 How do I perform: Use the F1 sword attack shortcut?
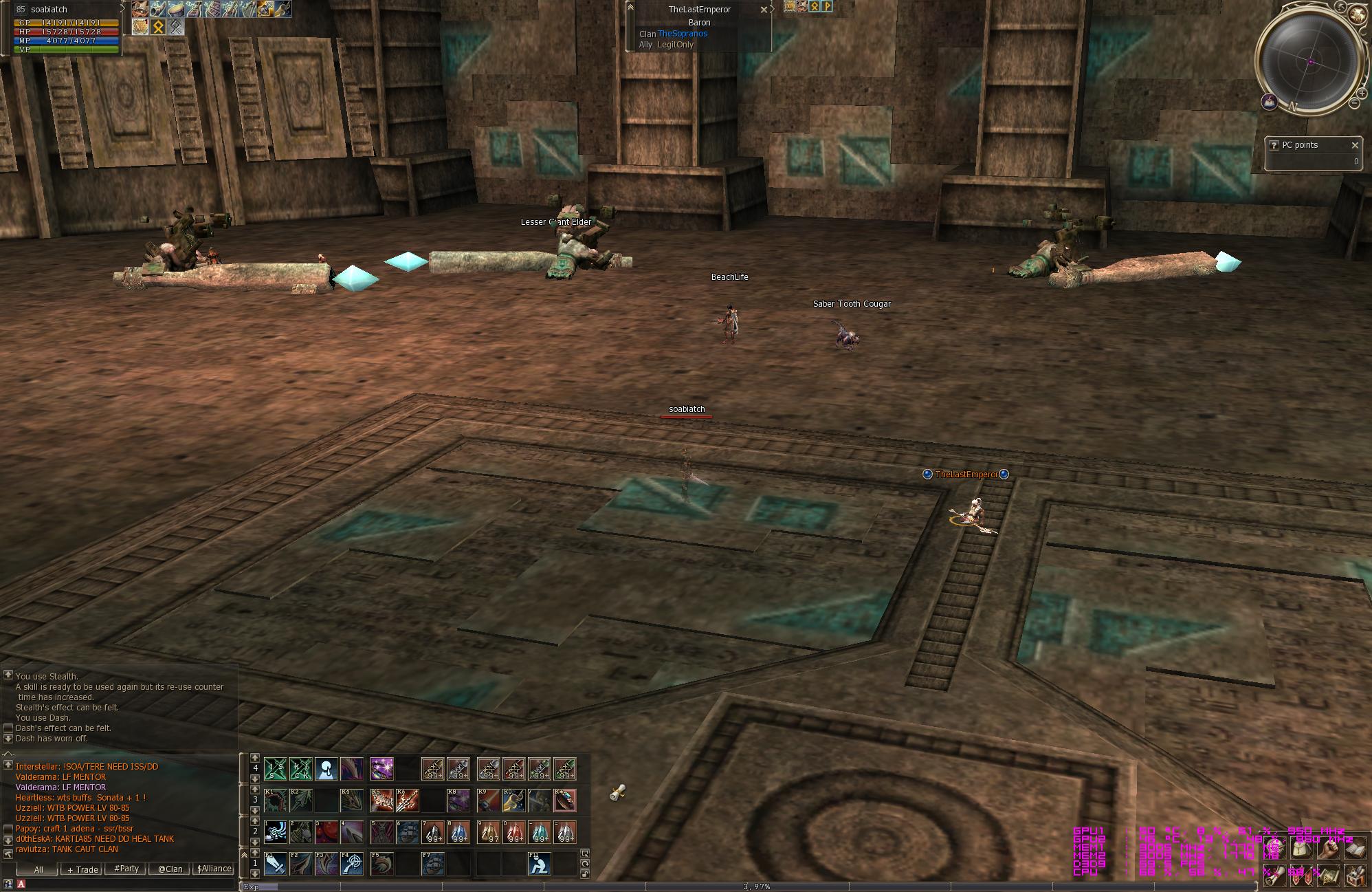pos(276,864)
